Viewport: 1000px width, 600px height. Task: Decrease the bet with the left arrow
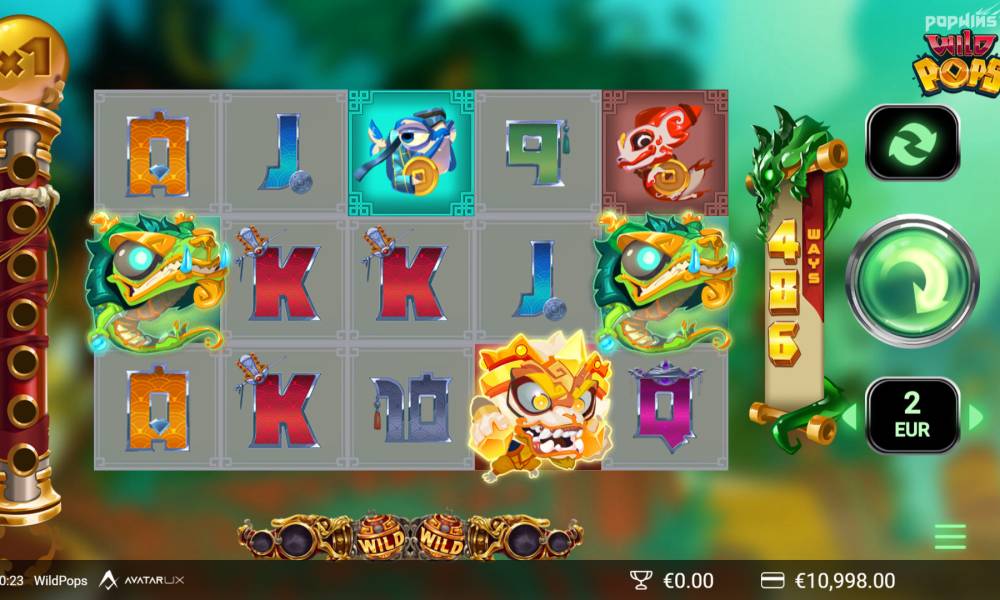click(x=849, y=417)
